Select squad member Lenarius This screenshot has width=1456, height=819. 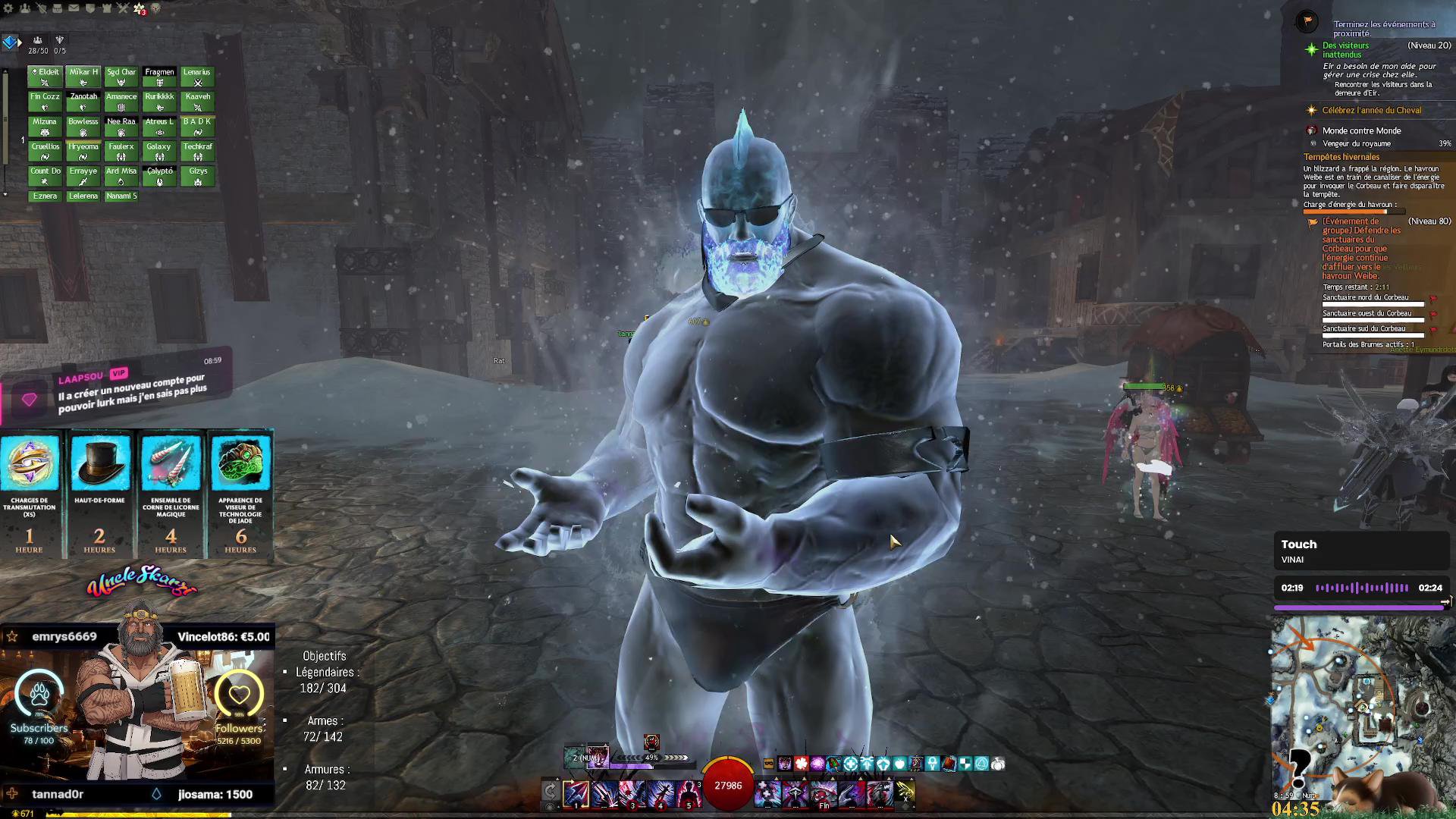(197, 77)
